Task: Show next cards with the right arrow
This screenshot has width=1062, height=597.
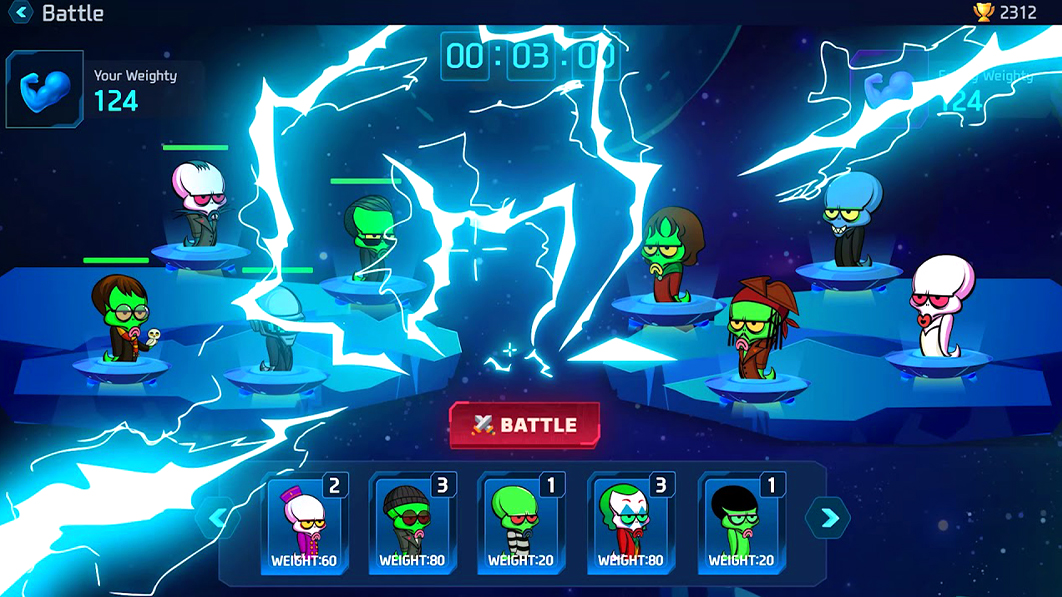Action: tap(828, 518)
